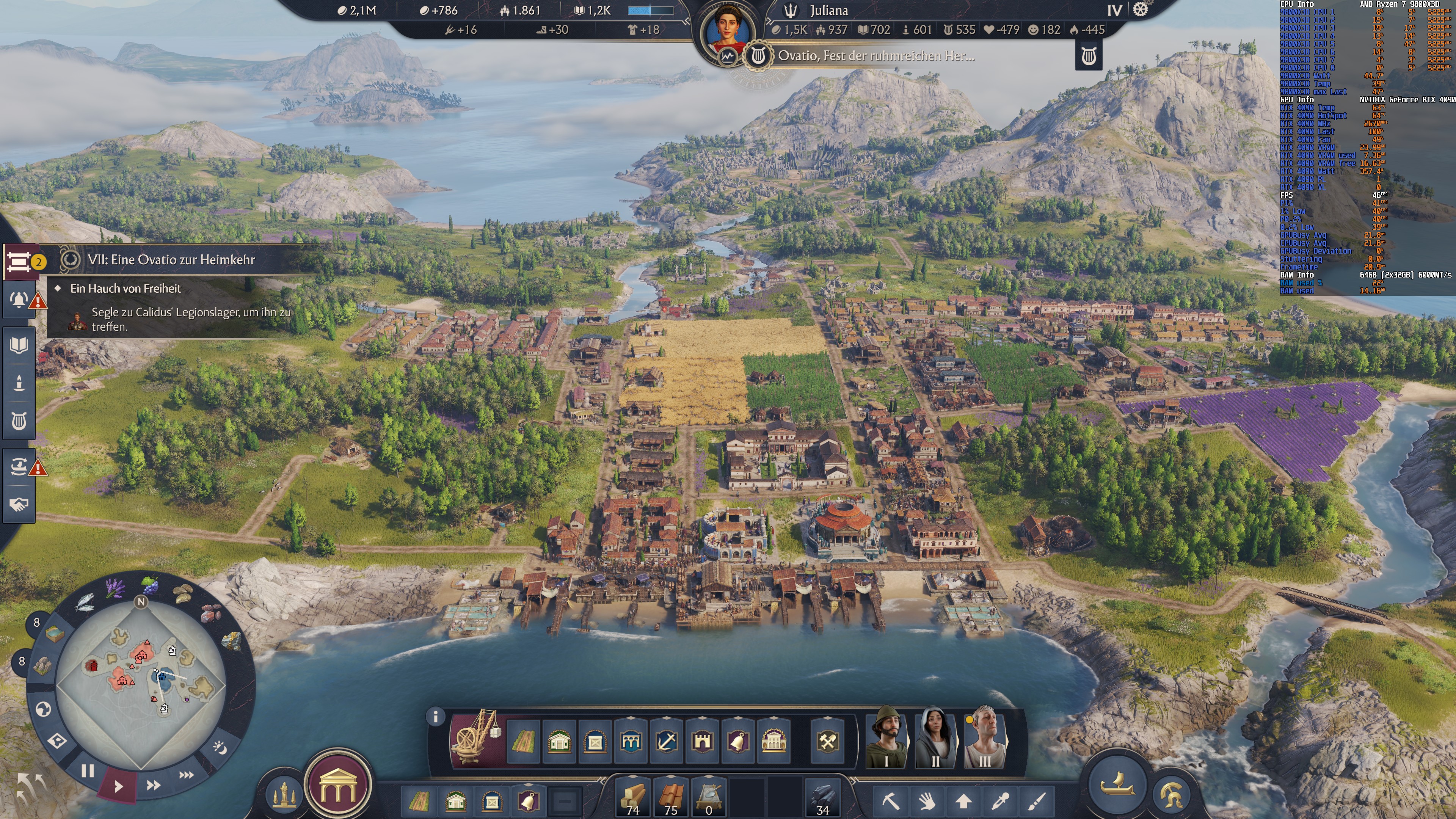The height and width of the screenshot is (819, 1456).
Task: Open the harbor buildings category with the anchor icon
Action: tap(665, 742)
